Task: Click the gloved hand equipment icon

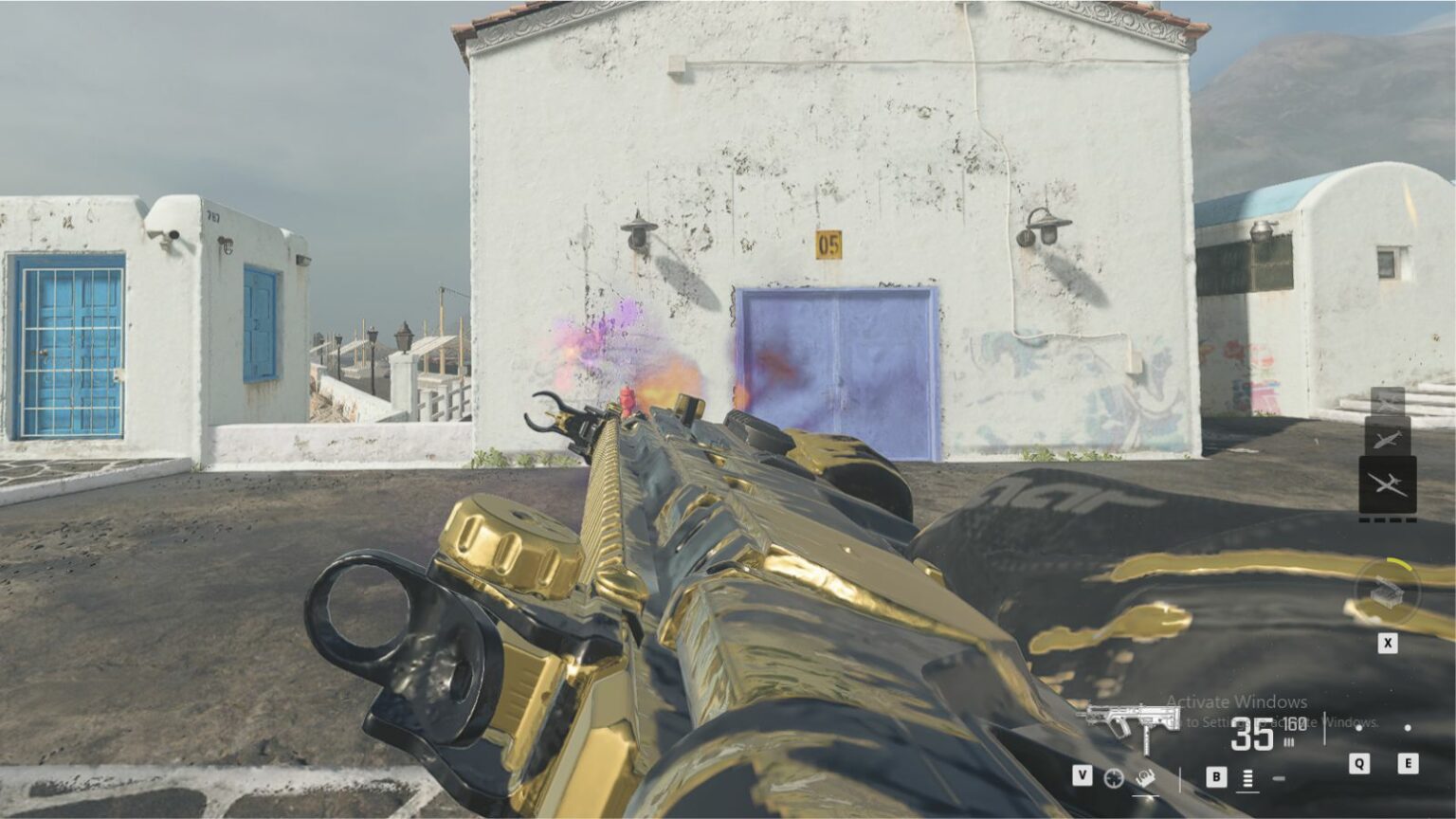Action: pyautogui.click(x=1146, y=778)
